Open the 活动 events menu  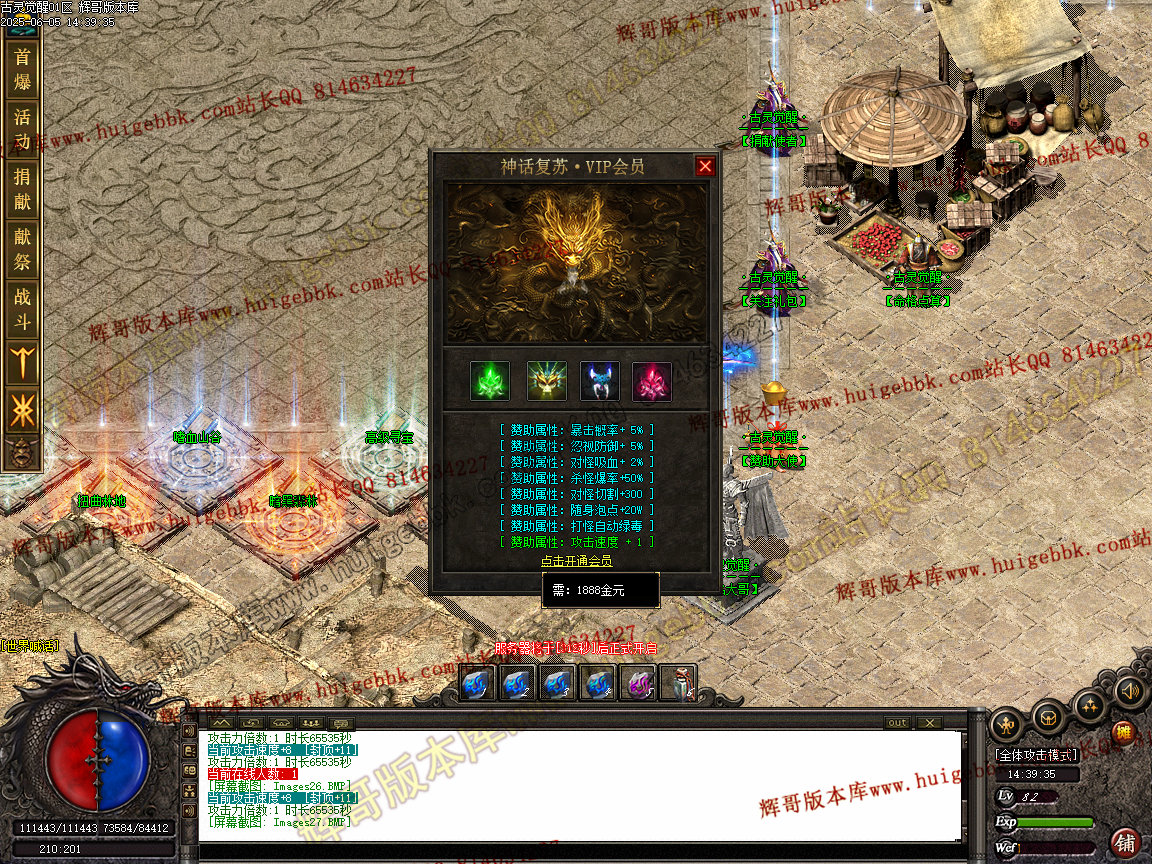[22, 129]
